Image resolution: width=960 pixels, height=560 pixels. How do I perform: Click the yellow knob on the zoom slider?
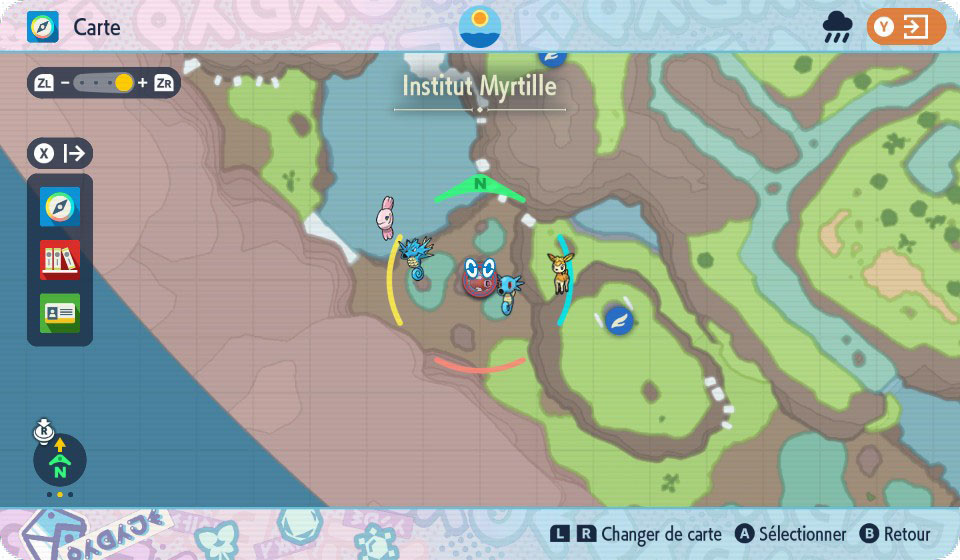point(124,83)
